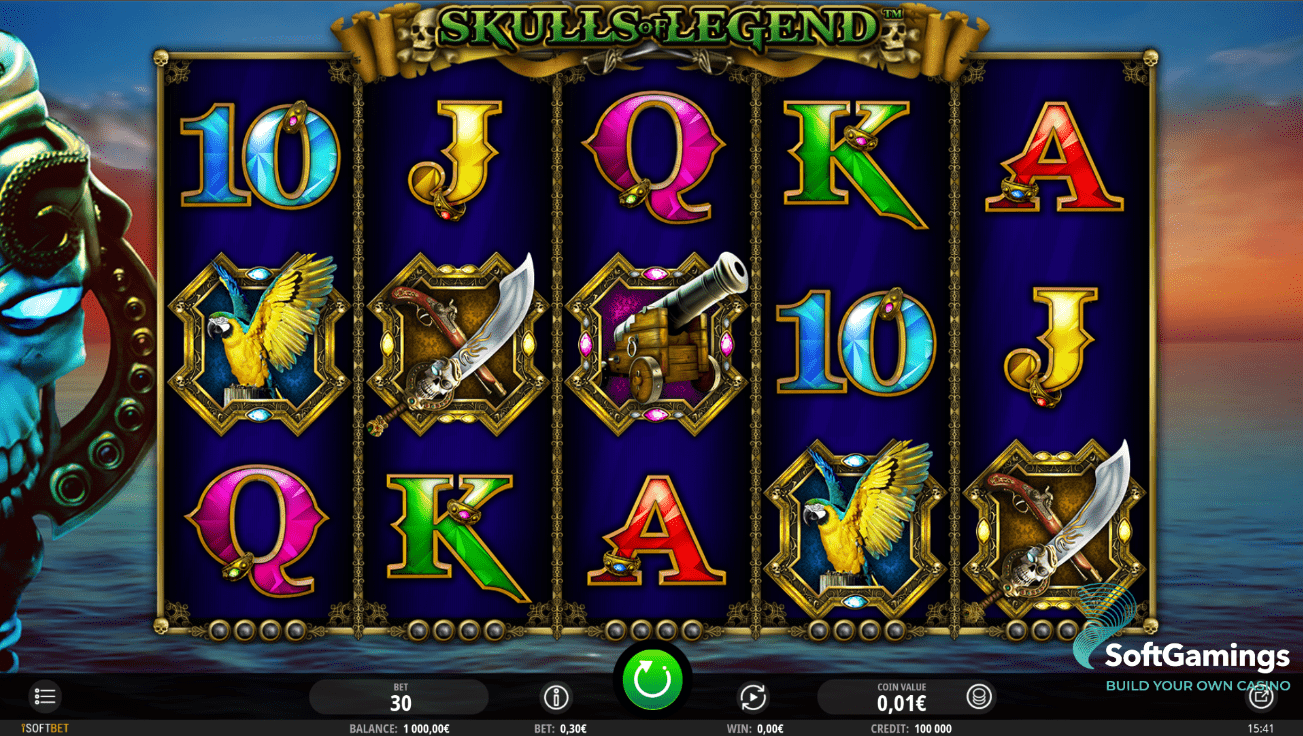
Task: Change the COIN VALUE setting
Action: tap(901, 697)
